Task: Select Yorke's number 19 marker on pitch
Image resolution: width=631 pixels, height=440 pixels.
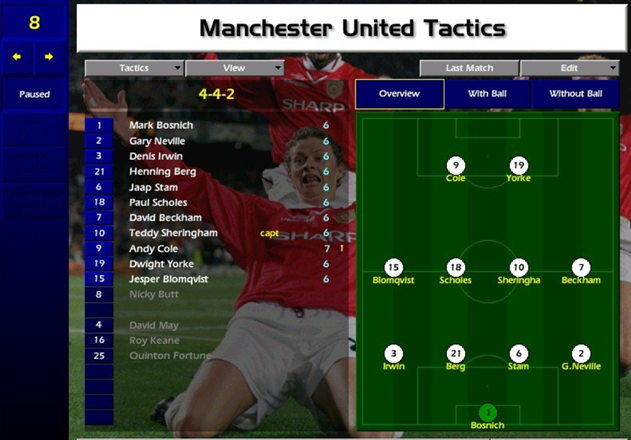Action: click(518, 165)
